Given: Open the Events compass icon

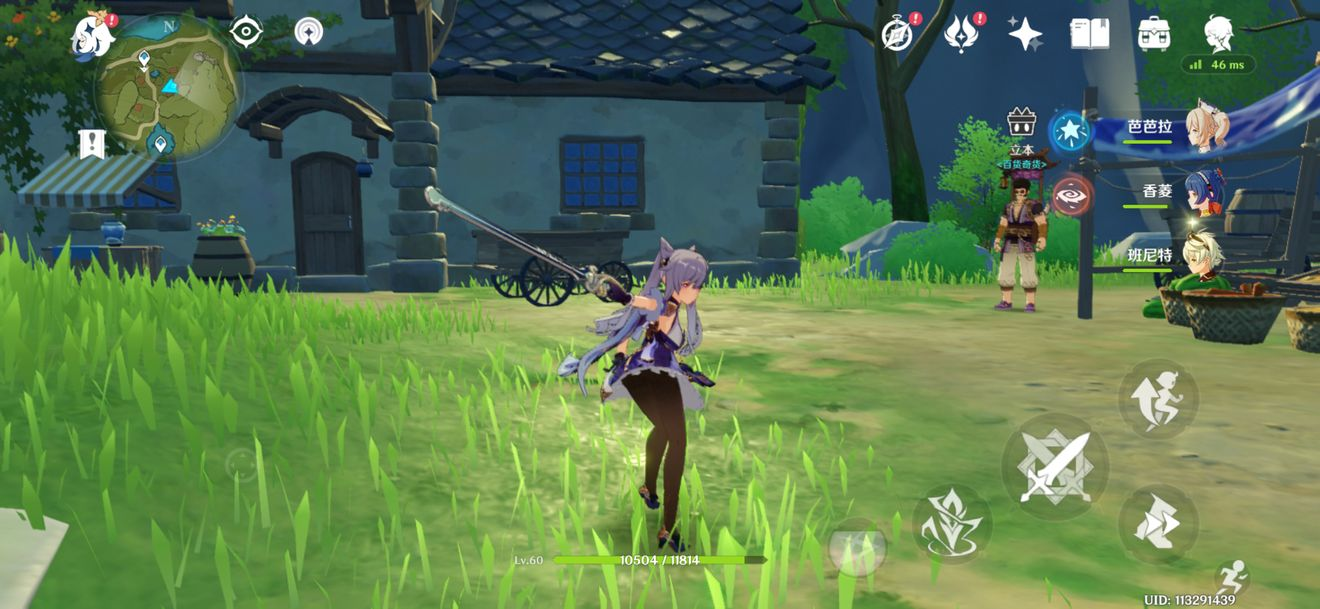Looking at the screenshot, I should (x=897, y=34).
